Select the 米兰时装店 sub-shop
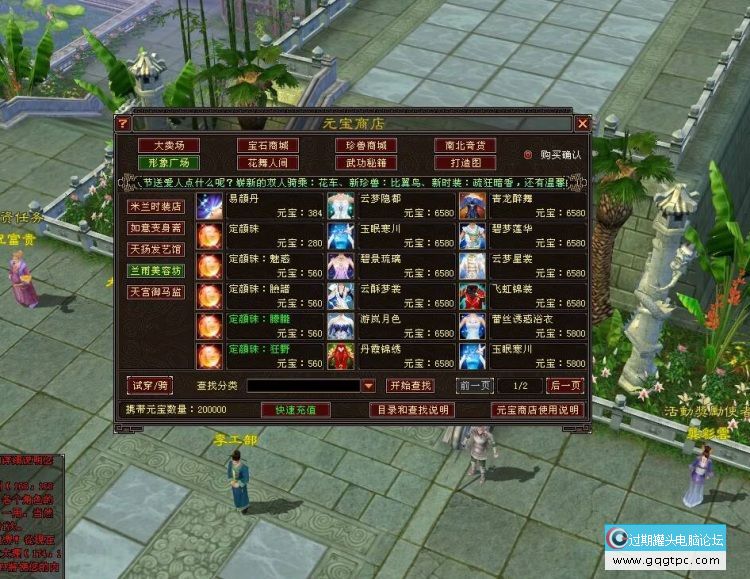Viewport: 750px width, 579px height. coord(155,206)
